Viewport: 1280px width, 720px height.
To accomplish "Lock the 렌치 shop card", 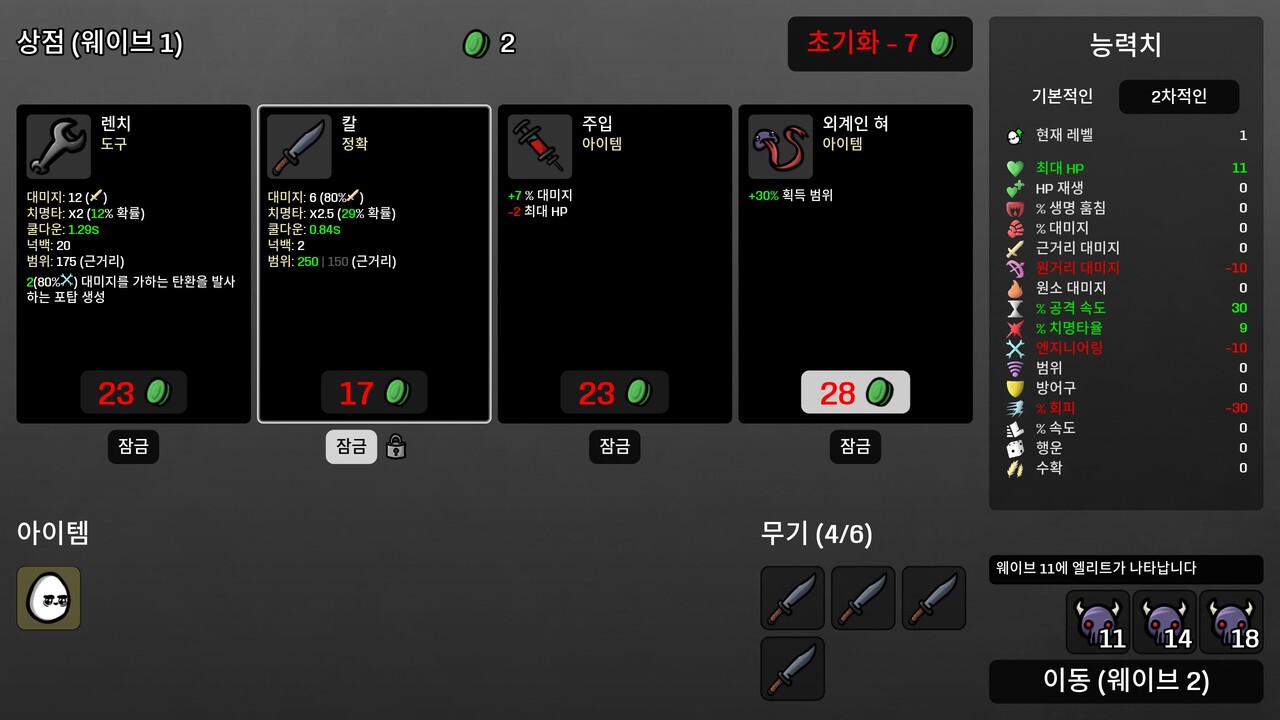I will coord(133,447).
